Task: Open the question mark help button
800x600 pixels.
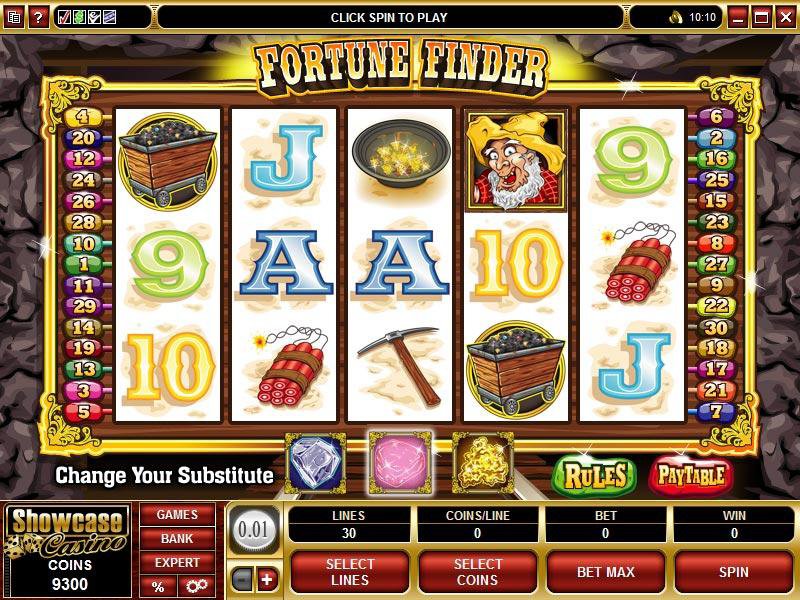Action: click(38, 17)
